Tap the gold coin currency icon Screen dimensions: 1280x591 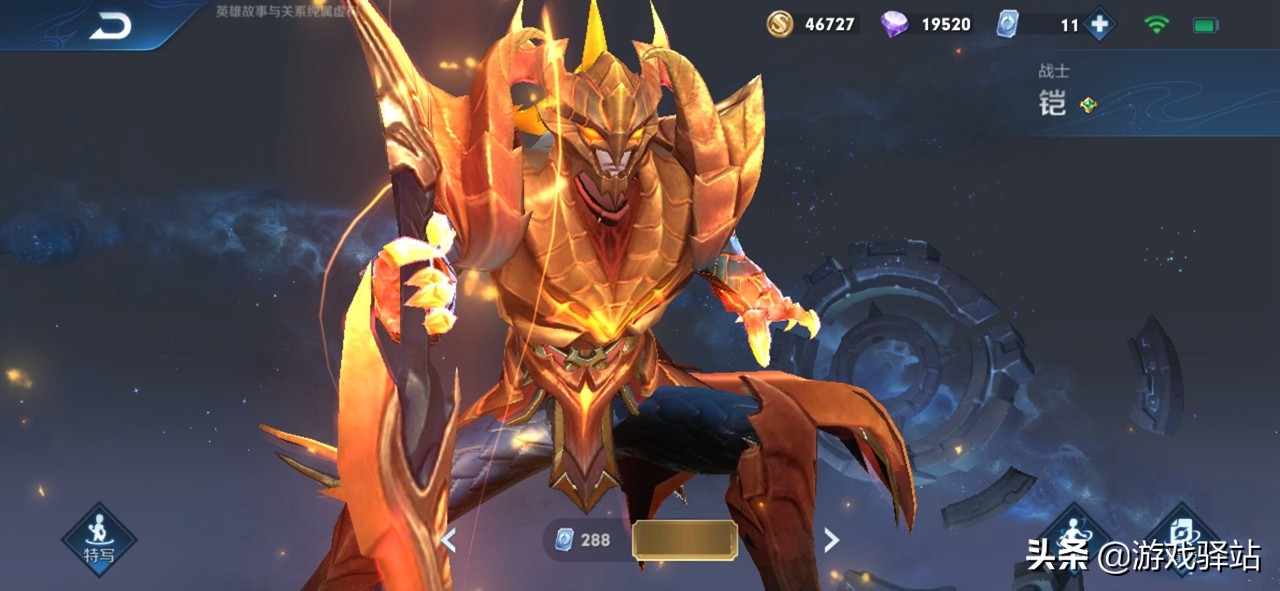tap(780, 24)
